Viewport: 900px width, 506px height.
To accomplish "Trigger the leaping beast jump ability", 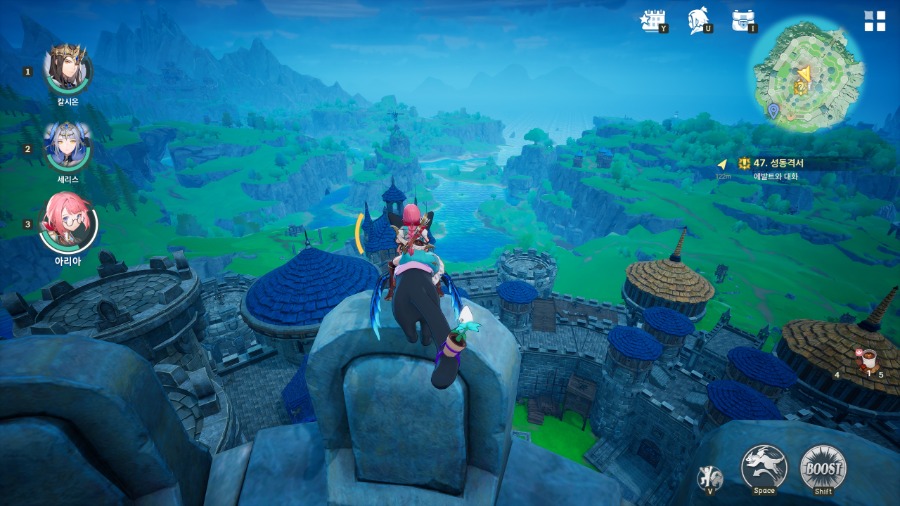I will pyautogui.click(x=764, y=467).
